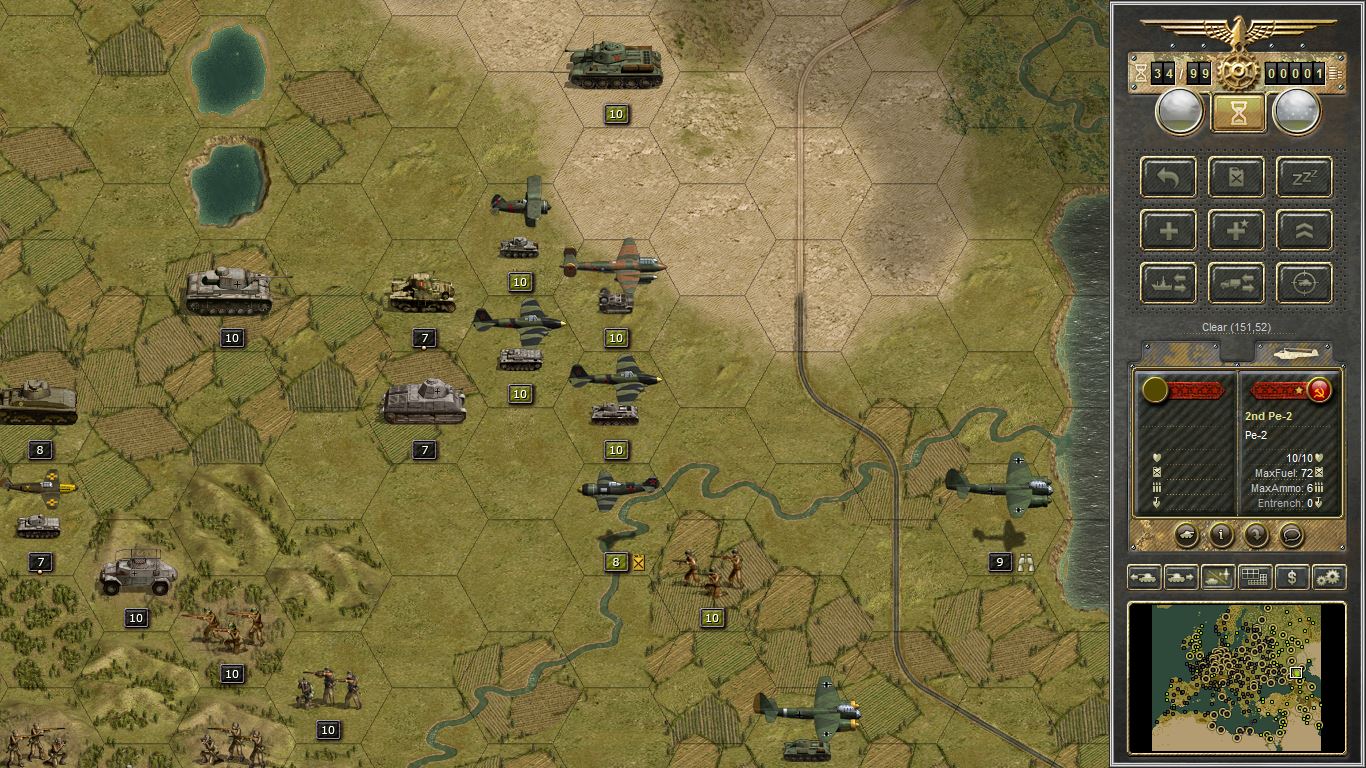This screenshot has width=1366, height=768.
Task: Open the unit list grid button
Action: click(1254, 577)
